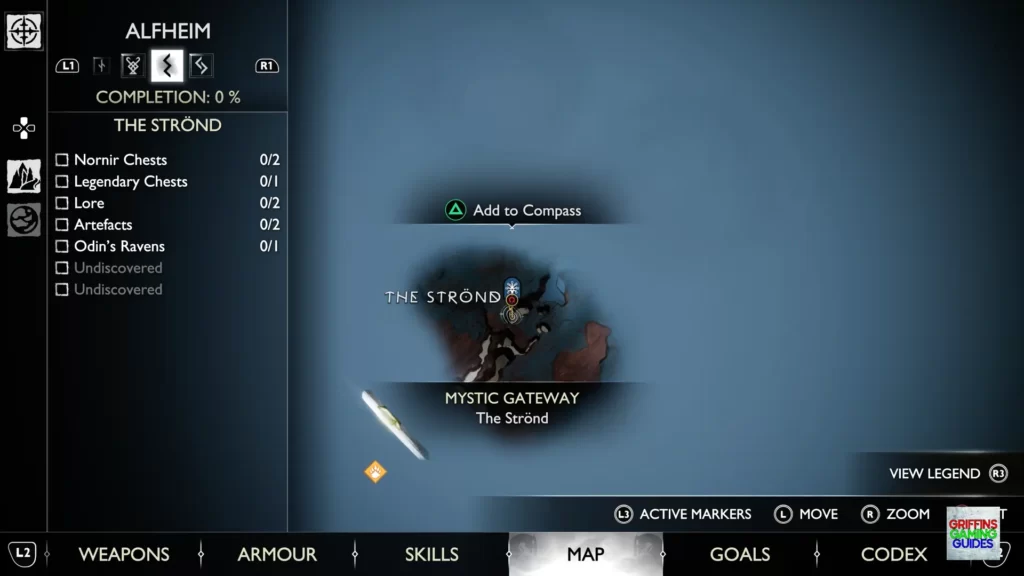Image resolution: width=1024 pixels, height=576 pixels.
Task: Select the swirling realm globe icon
Action: click(24, 219)
